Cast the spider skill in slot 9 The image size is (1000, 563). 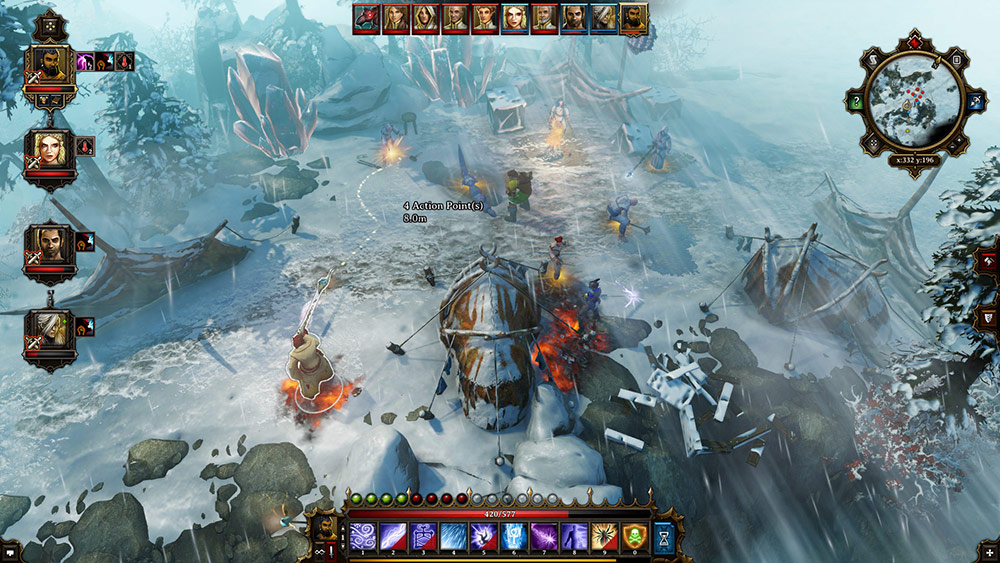pos(603,537)
